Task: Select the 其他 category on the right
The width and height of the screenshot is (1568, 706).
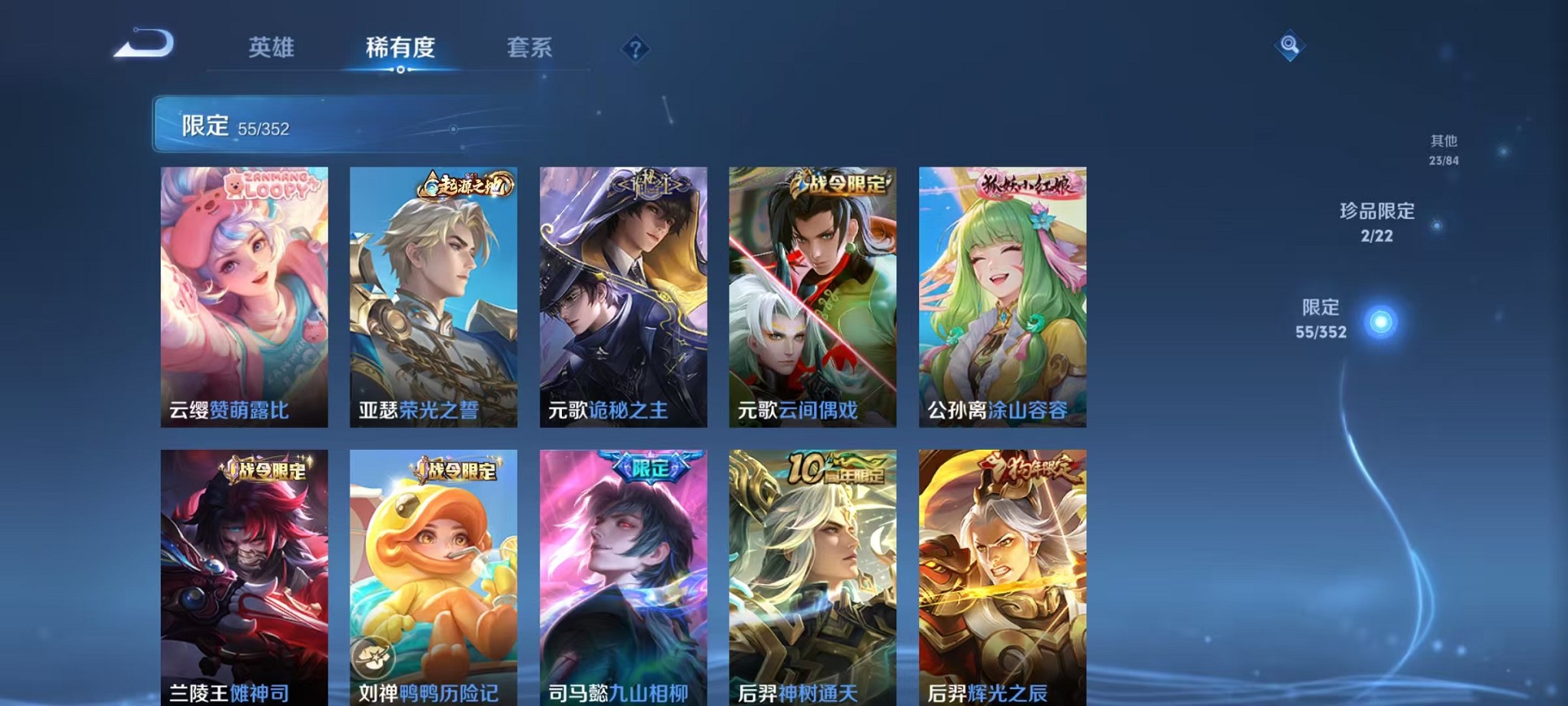Action: [x=1444, y=148]
